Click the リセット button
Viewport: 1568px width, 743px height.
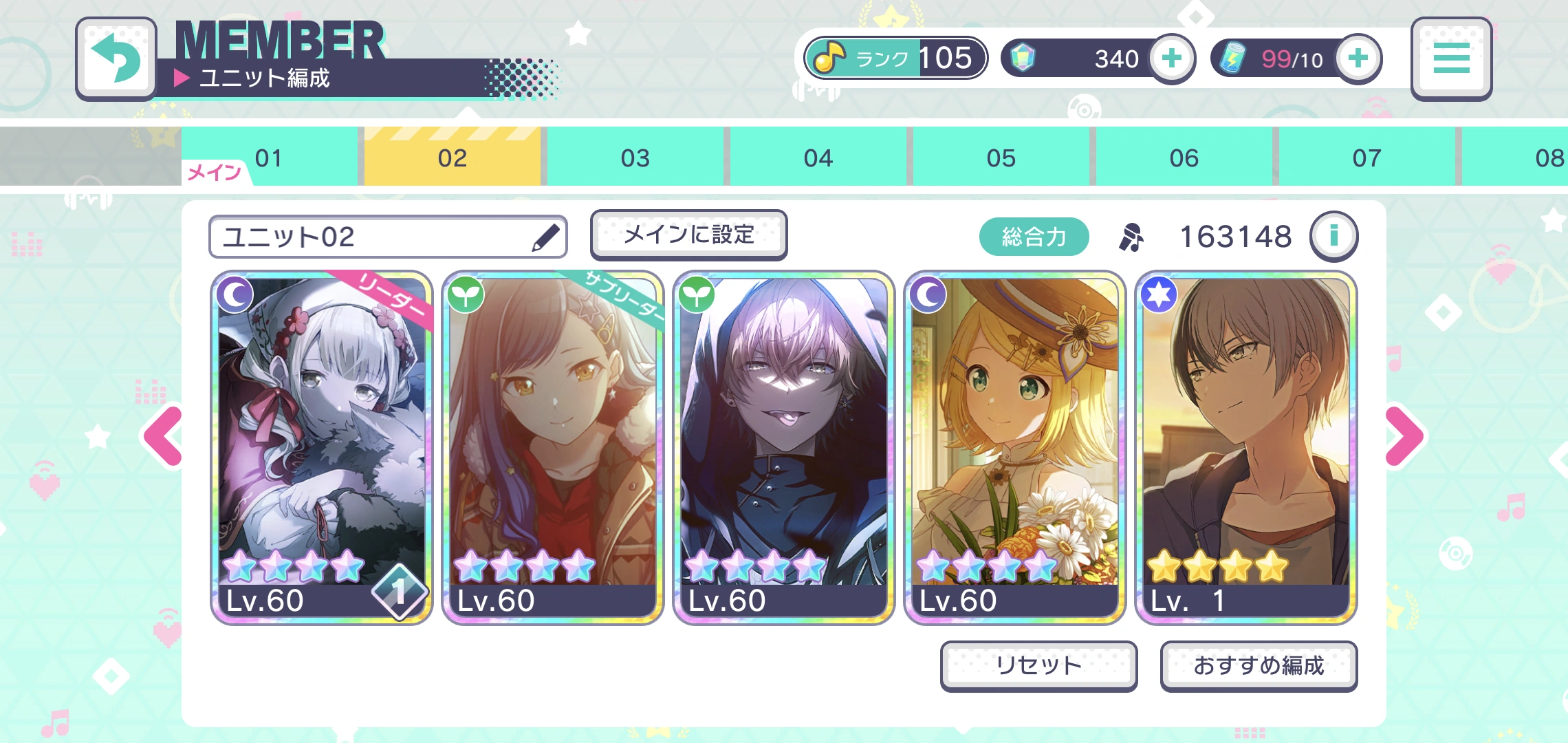(1039, 665)
